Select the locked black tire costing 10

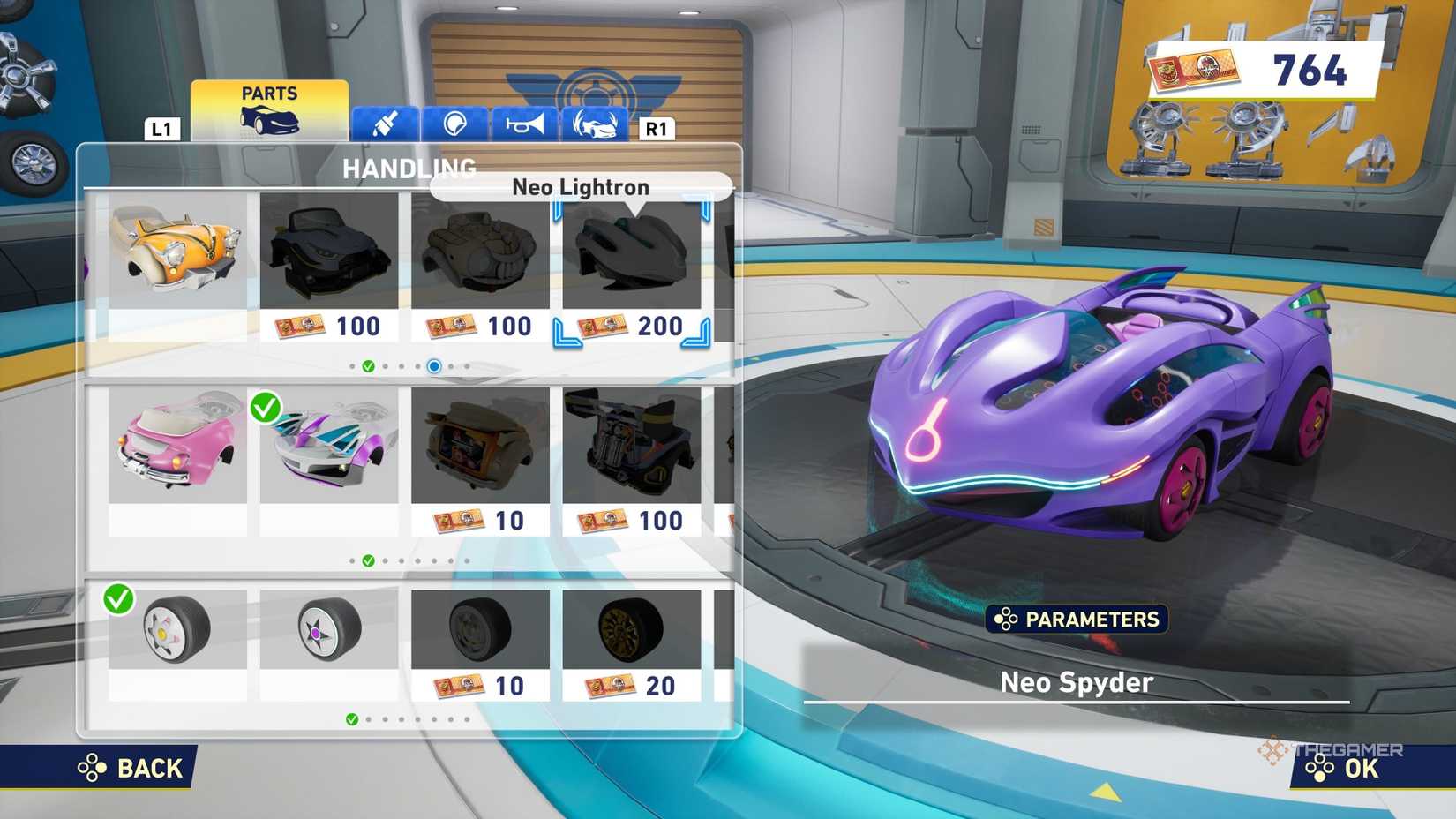click(480, 642)
